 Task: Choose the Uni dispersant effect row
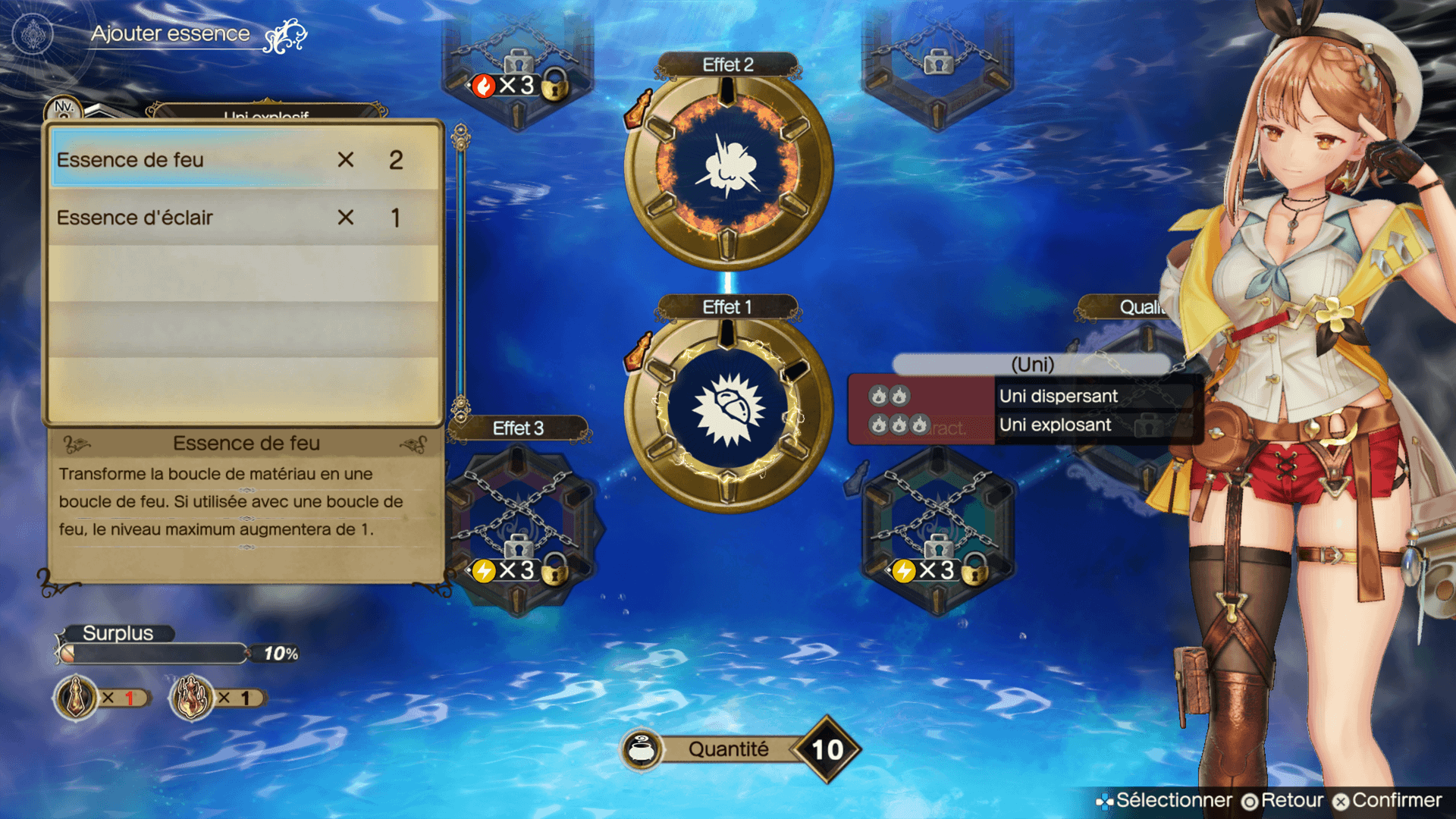tap(1058, 396)
